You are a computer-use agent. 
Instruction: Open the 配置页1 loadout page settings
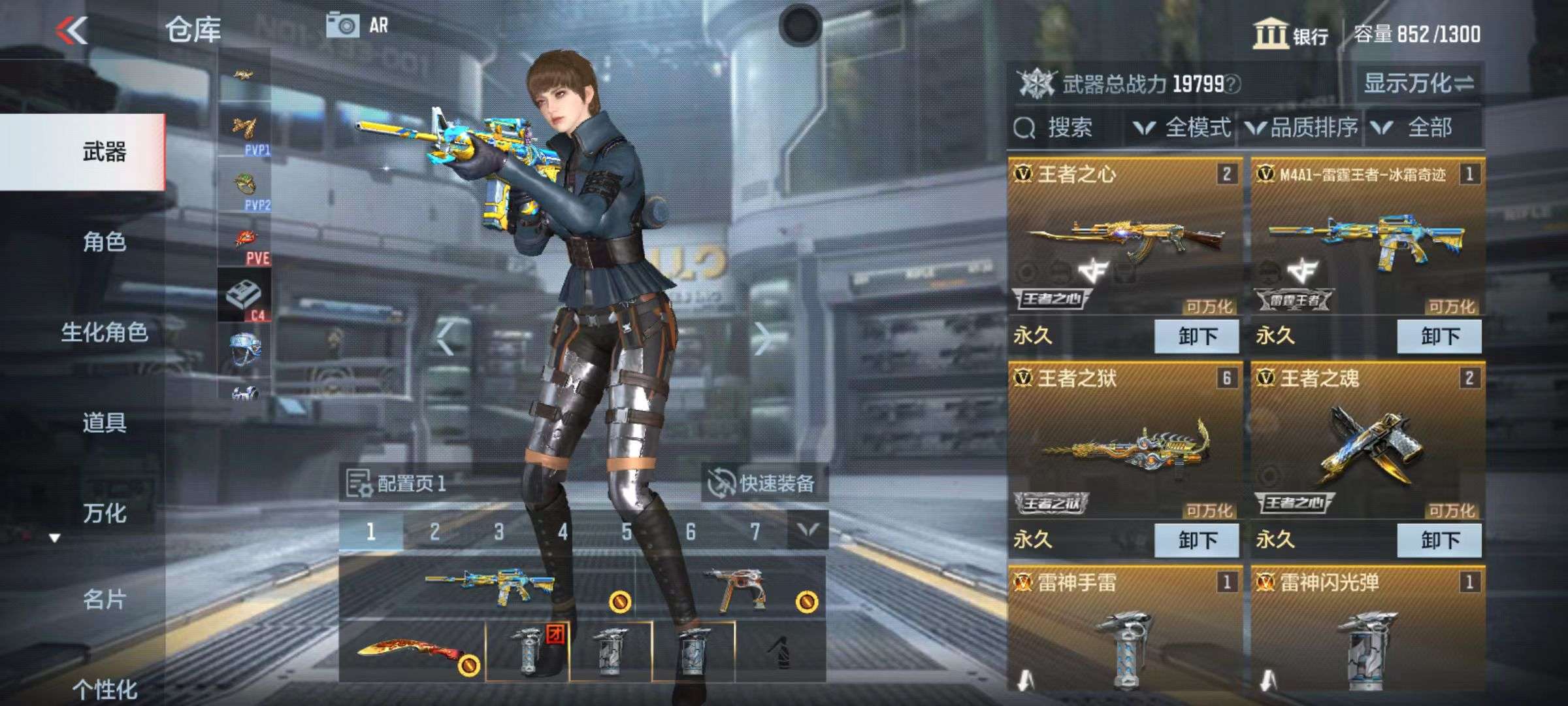point(397,484)
